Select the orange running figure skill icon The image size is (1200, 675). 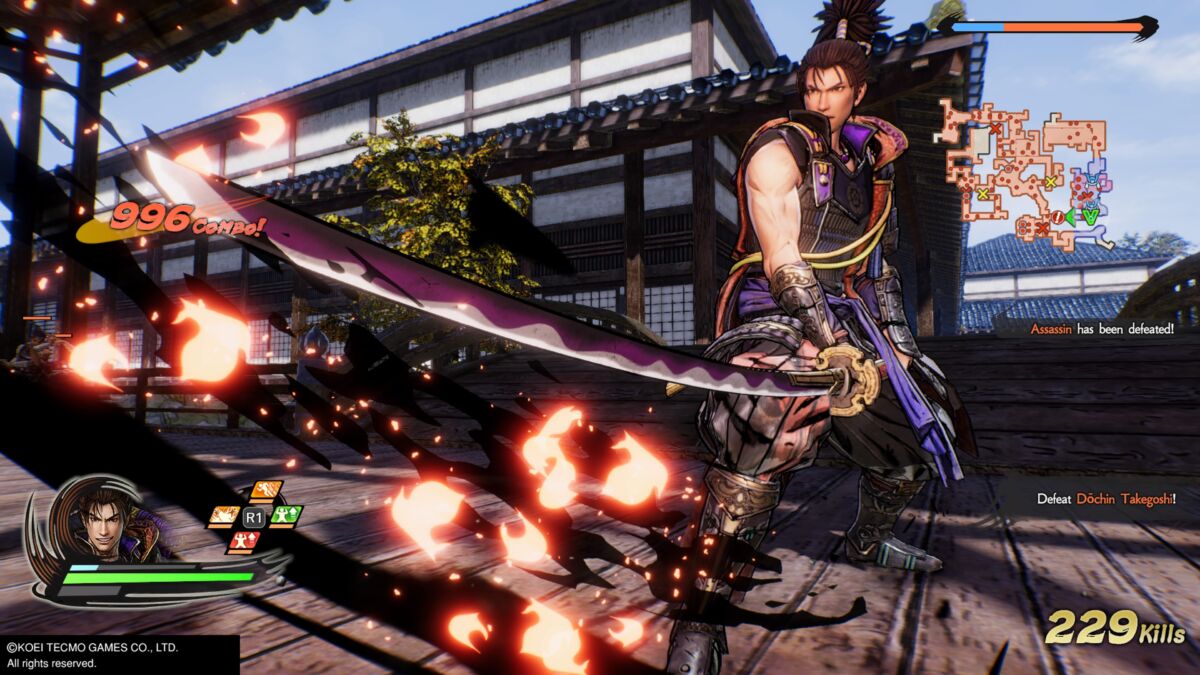266,491
